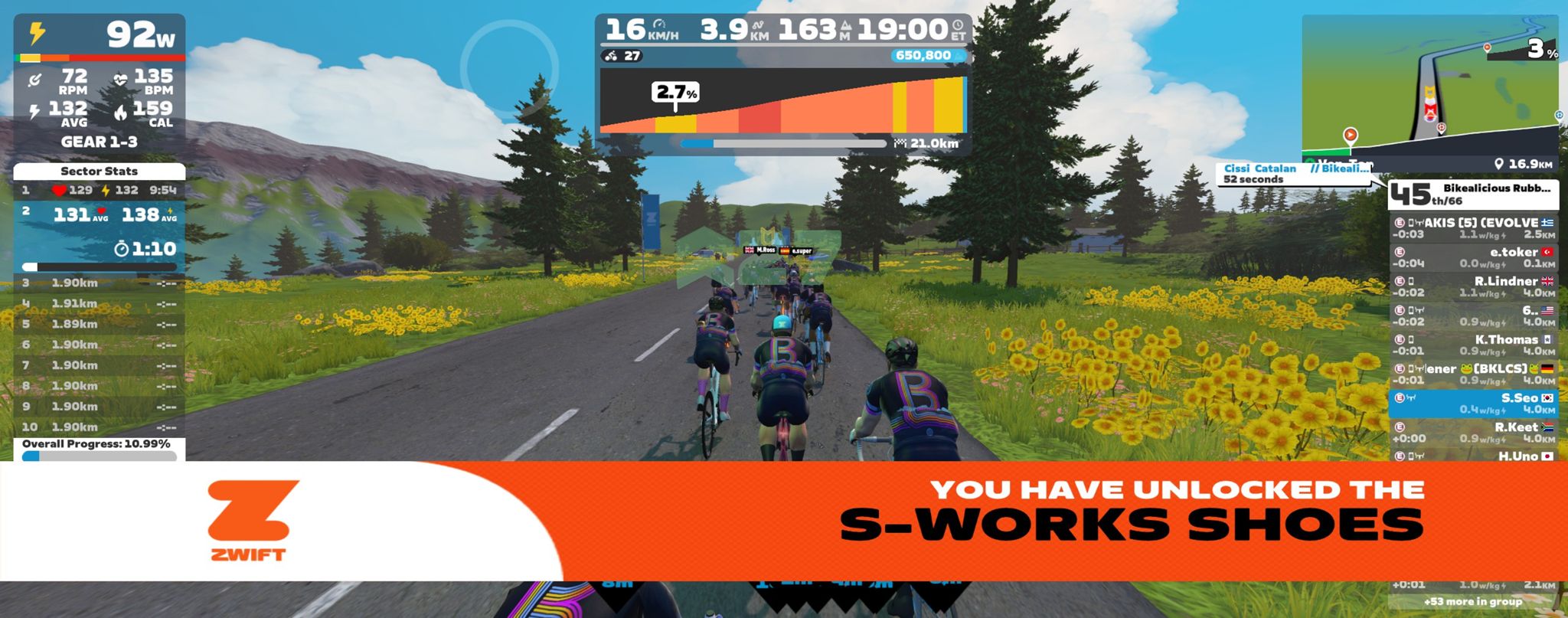Select sector 1 row in Sector Stats
Viewport: 1568px width, 618px height.
(x=100, y=190)
